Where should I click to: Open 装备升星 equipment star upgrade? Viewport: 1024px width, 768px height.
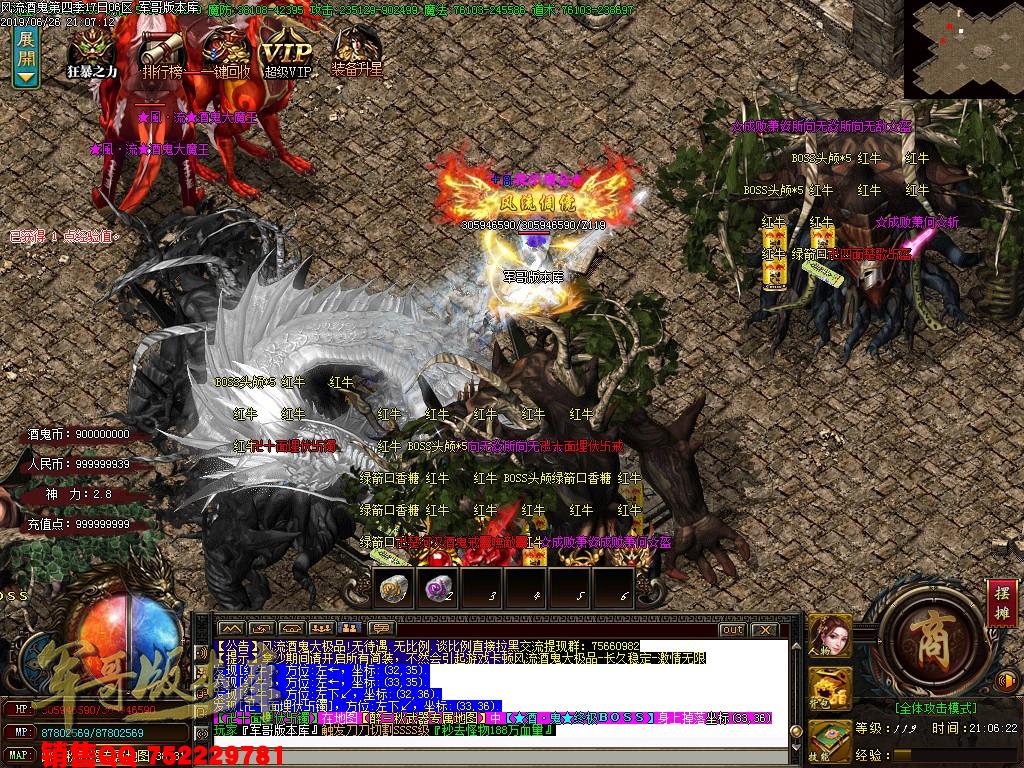356,52
